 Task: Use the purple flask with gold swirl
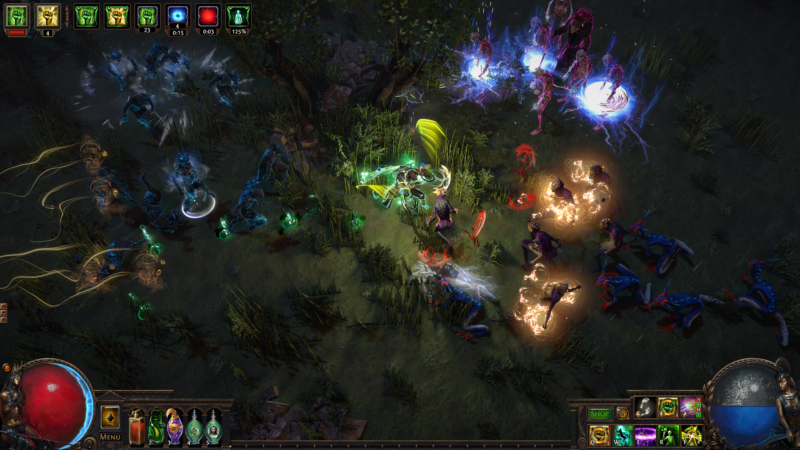pos(175,427)
